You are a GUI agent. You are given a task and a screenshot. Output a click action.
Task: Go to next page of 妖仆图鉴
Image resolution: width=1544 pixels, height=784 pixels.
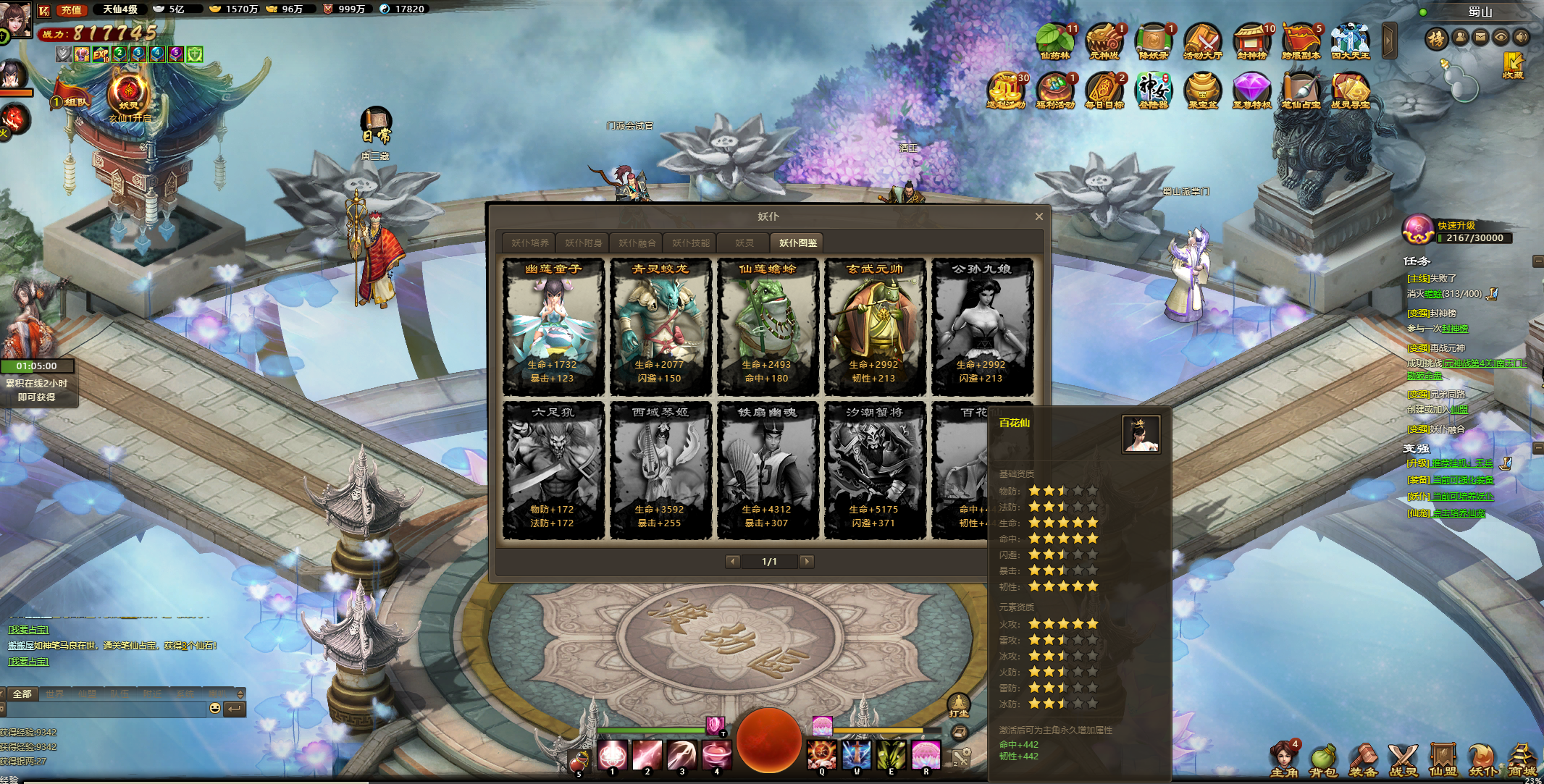pyautogui.click(x=807, y=562)
